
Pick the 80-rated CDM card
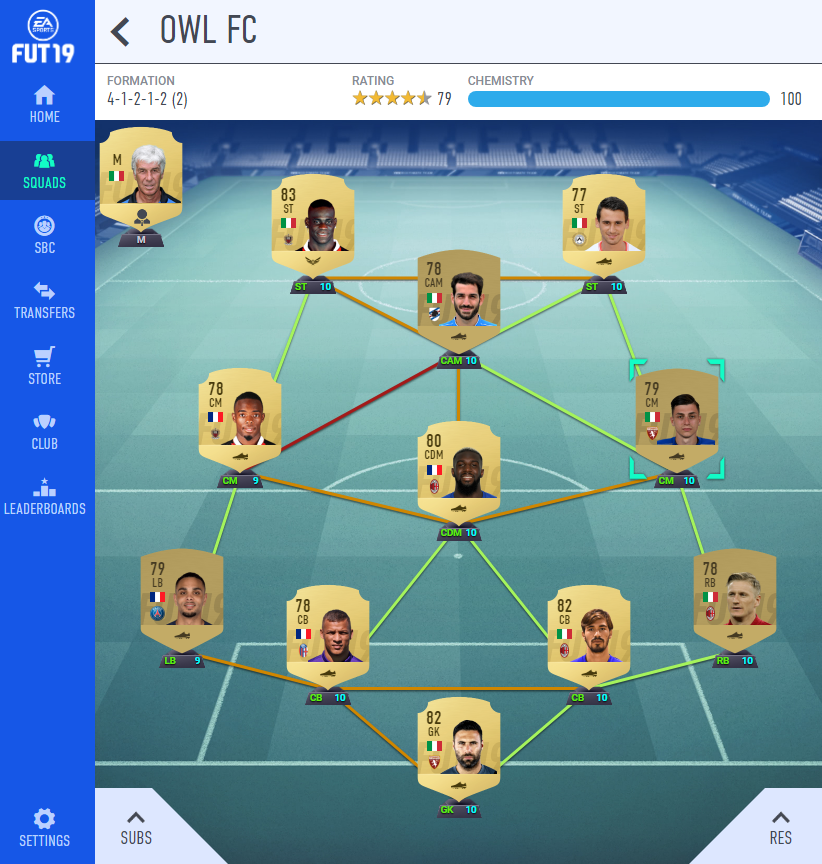[x=459, y=472]
